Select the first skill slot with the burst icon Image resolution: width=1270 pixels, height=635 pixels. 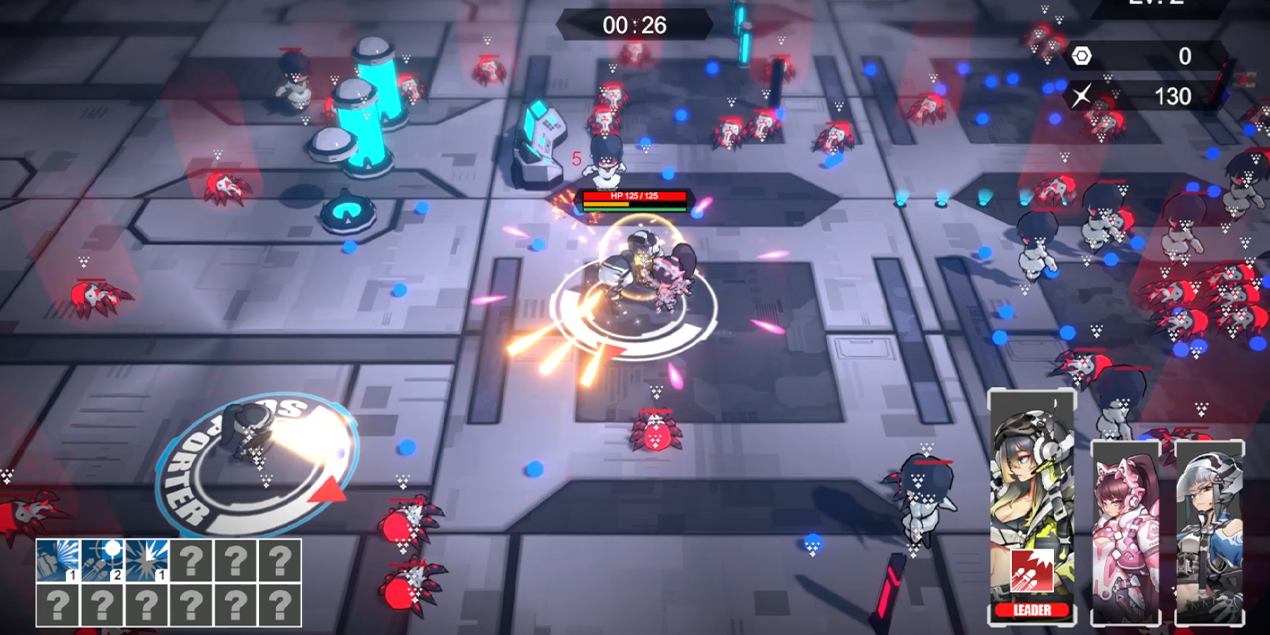coord(58,560)
